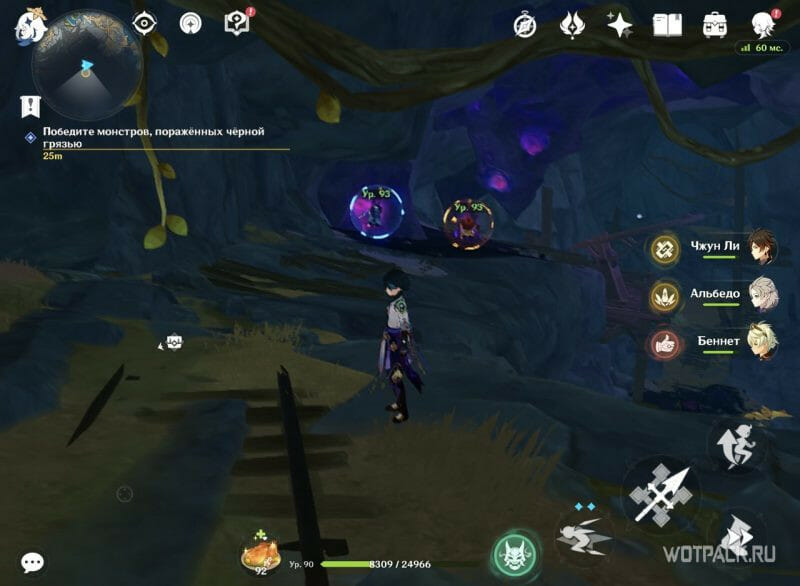The width and height of the screenshot is (800, 586).
Task: Open the Paimon main menu
Action: [27, 24]
